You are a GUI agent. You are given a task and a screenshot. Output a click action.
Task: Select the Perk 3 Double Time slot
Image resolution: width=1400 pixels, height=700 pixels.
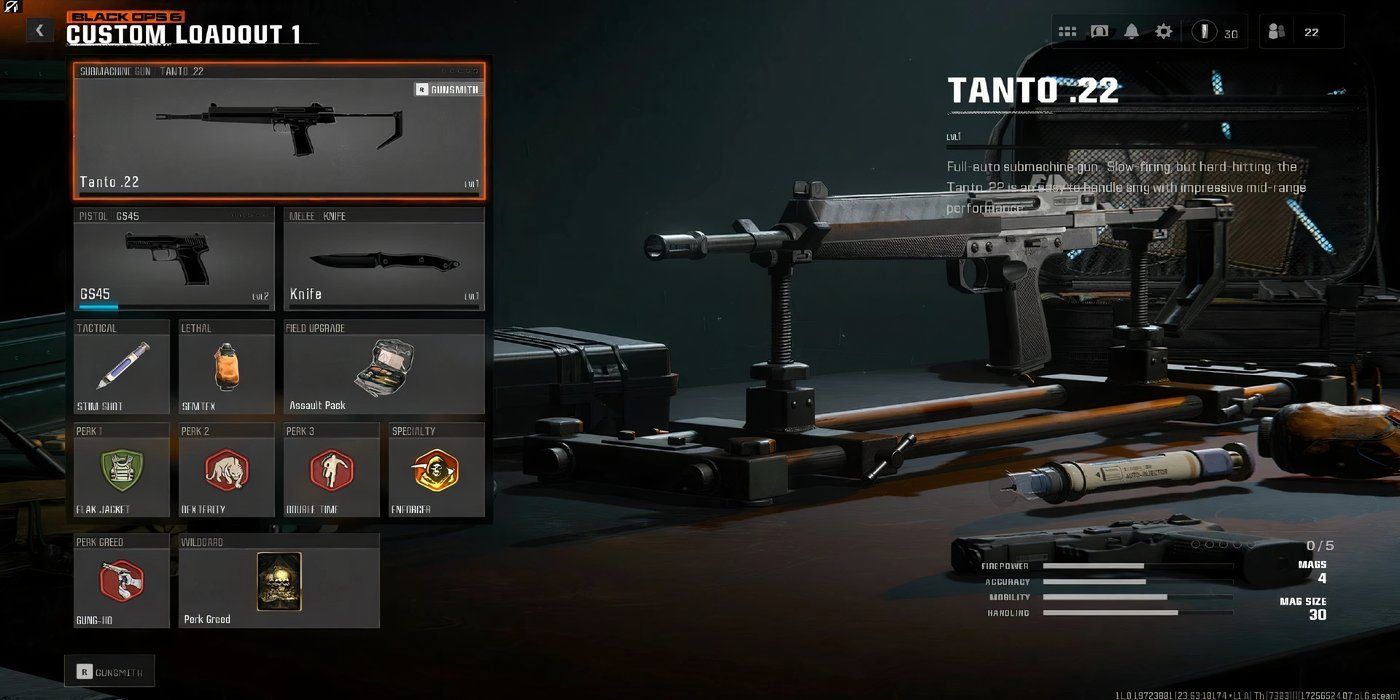coord(331,470)
